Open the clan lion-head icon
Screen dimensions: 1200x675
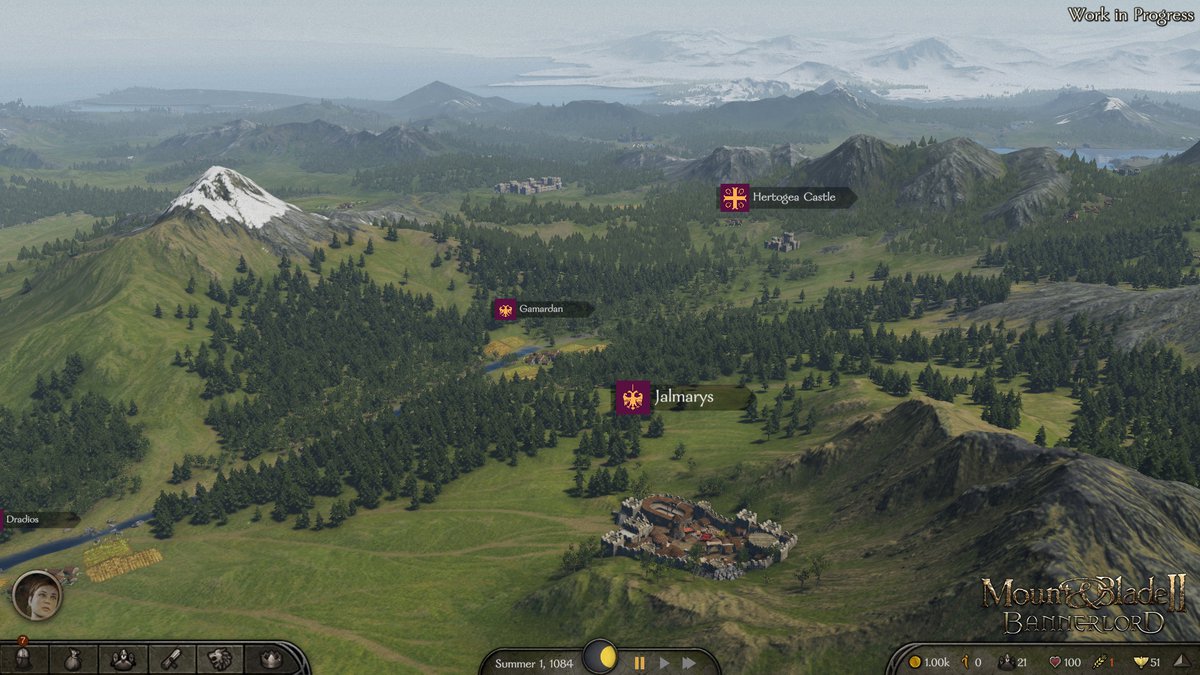coord(220,659)
